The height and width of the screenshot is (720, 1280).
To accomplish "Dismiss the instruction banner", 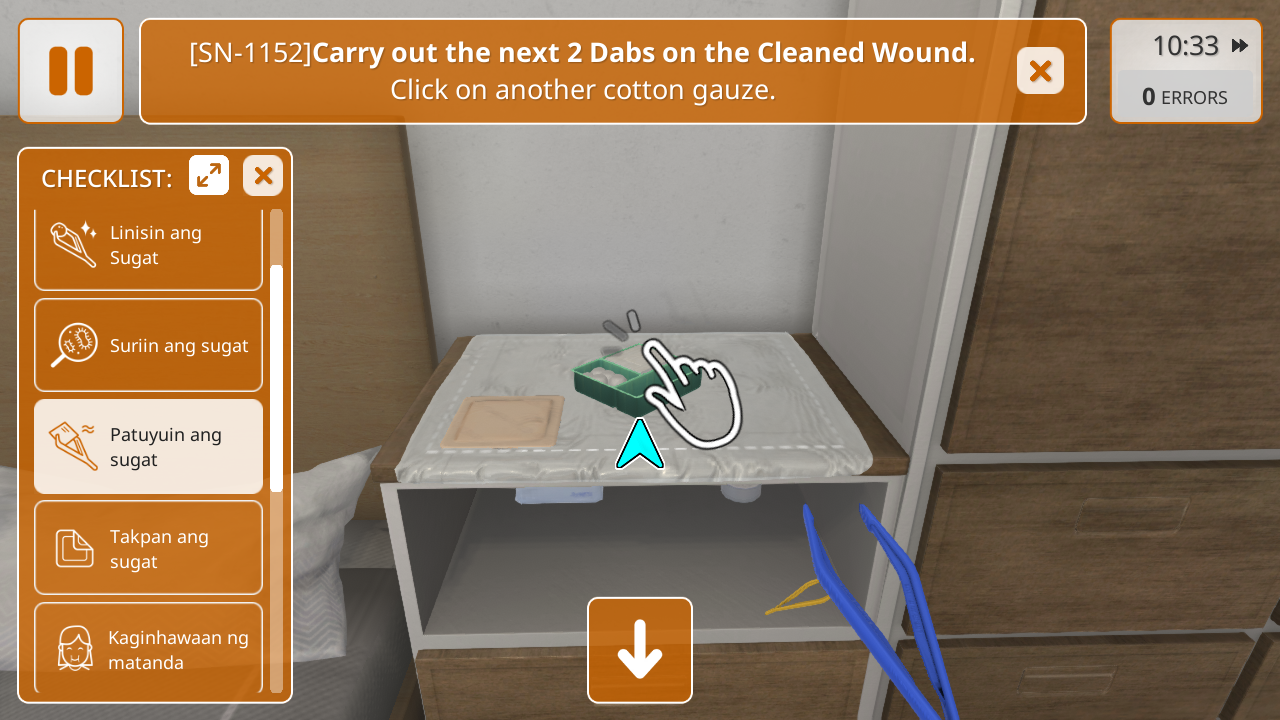I will click(1040, 71).
